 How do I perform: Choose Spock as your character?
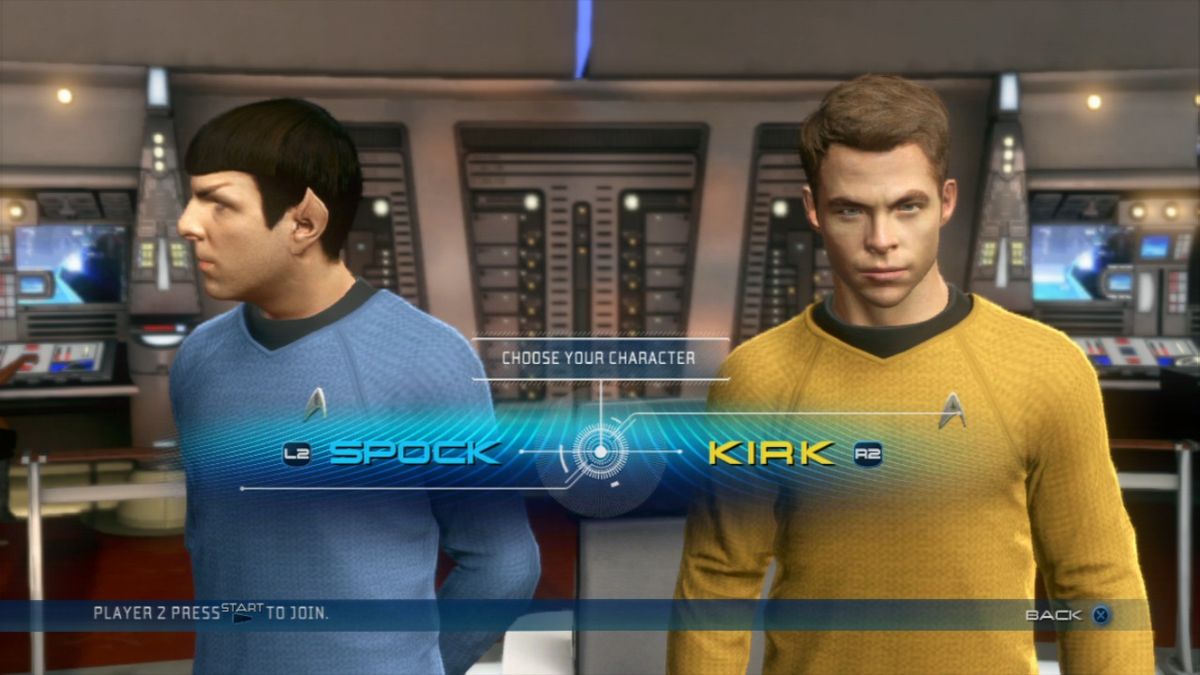coord(414,453)
